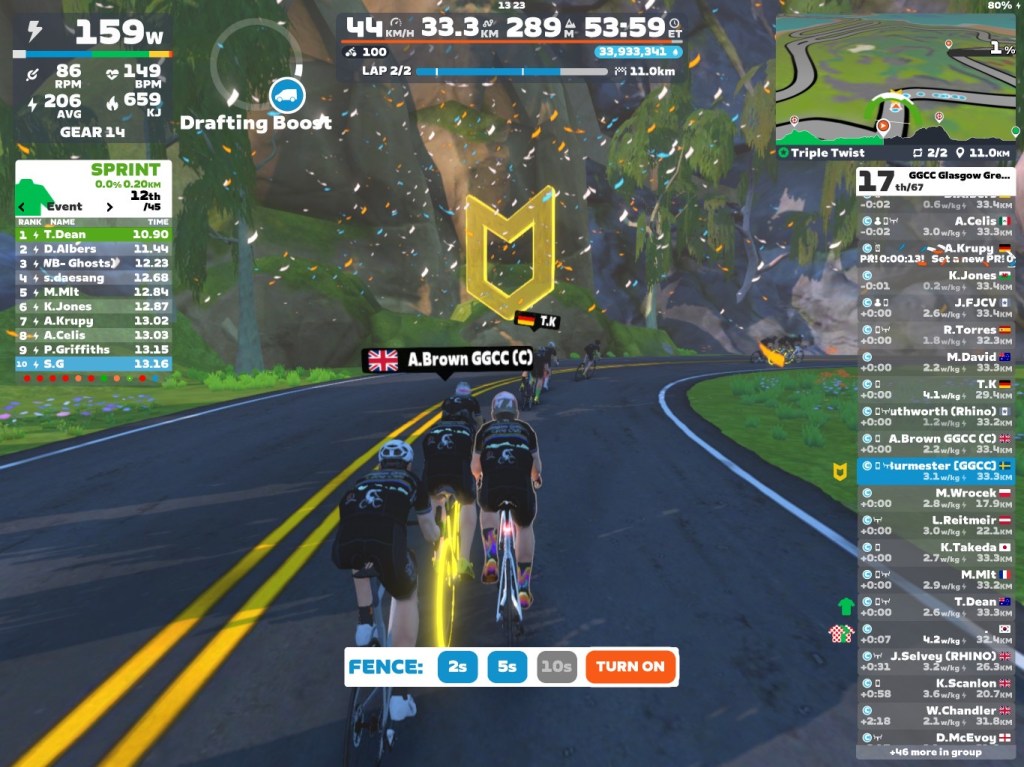Go to previous sprint leaderboard view
This screenshot has width=1024, height=767.
click(x=22, y=207)
